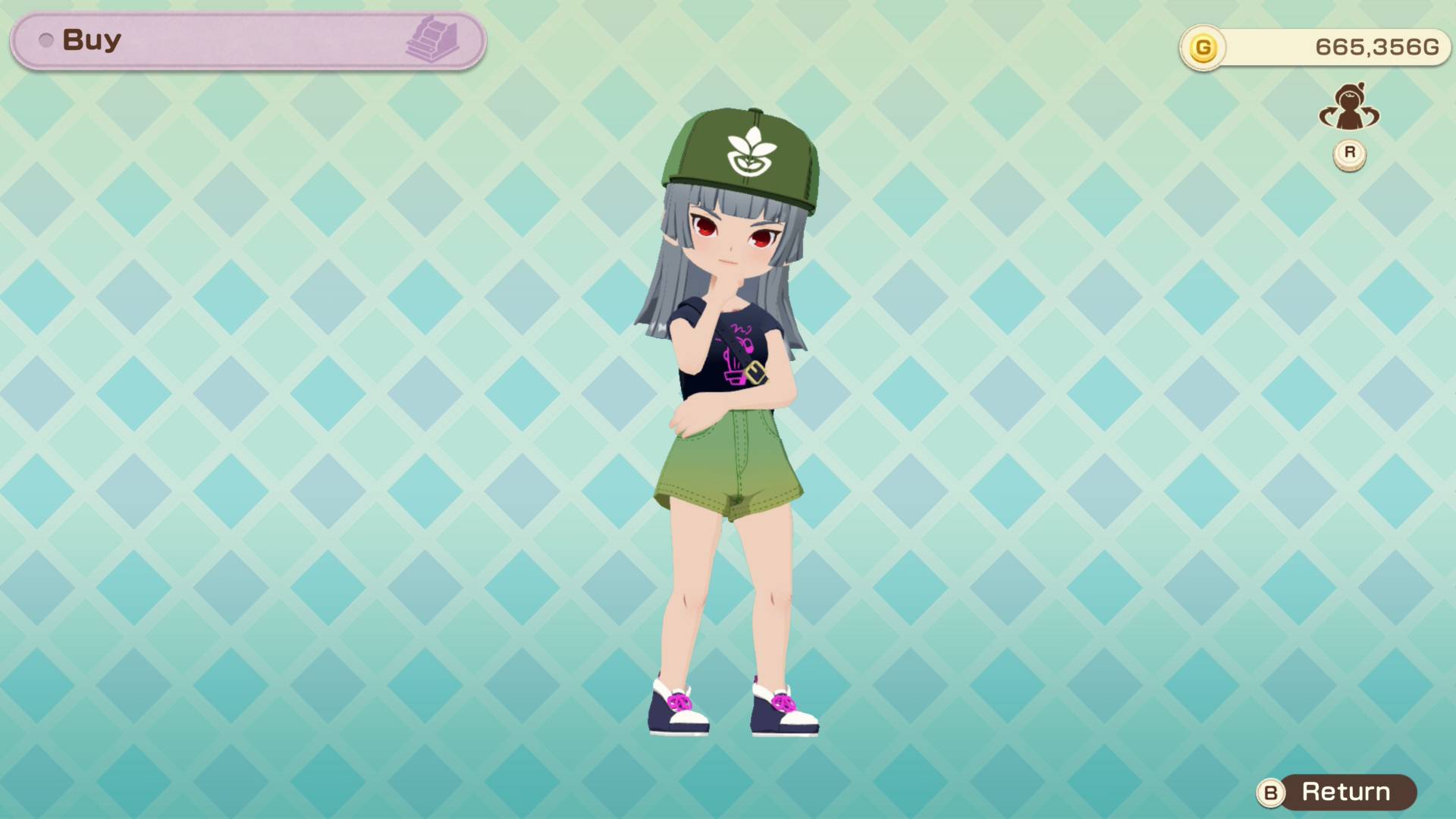1456x819 pixels.
Task: Click the Return button
Action: point(1346,793)
